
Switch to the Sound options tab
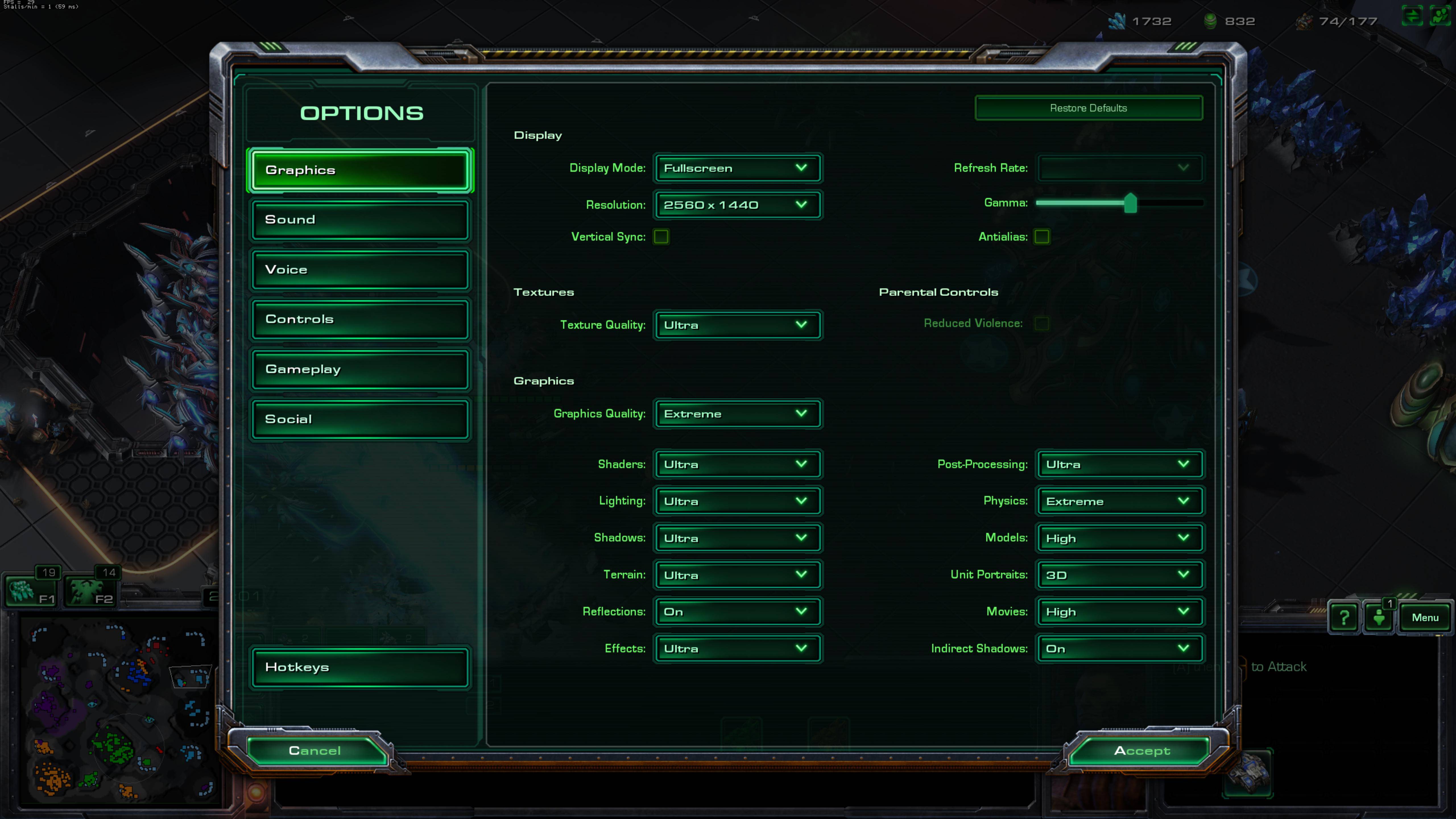coord(360,219)
